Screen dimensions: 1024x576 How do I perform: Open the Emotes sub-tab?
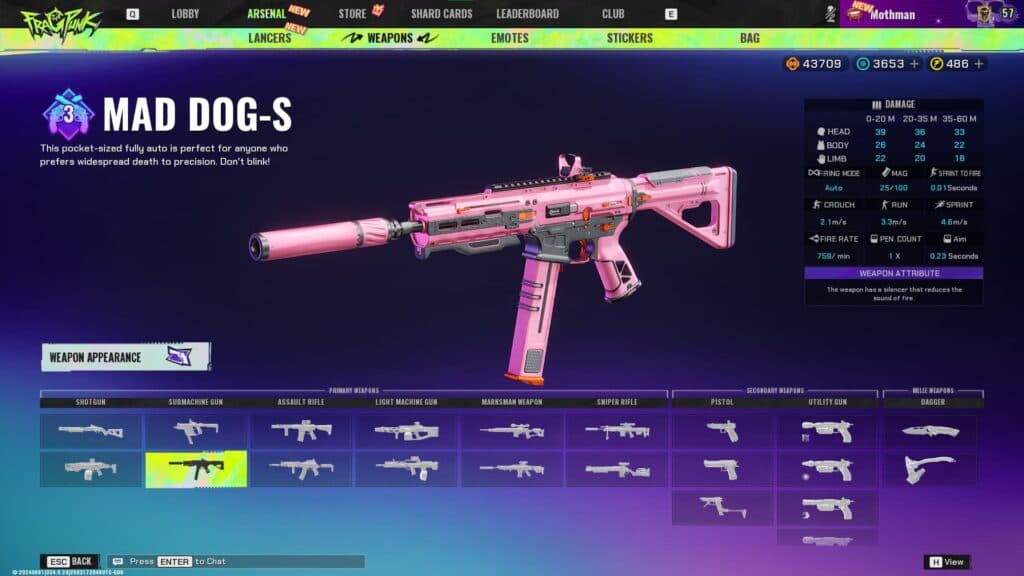point(509,38)
